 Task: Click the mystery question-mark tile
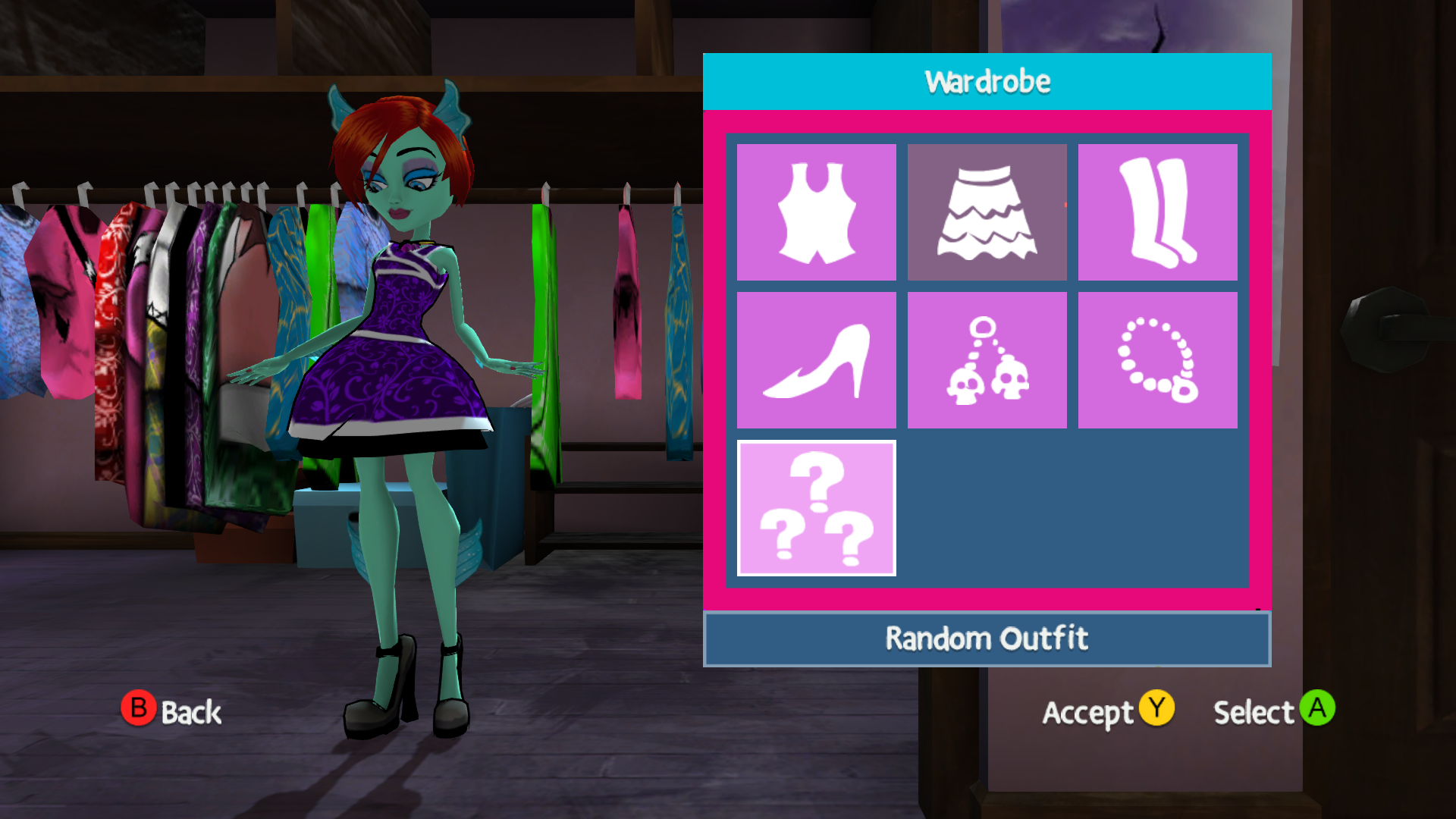point(816,504)
